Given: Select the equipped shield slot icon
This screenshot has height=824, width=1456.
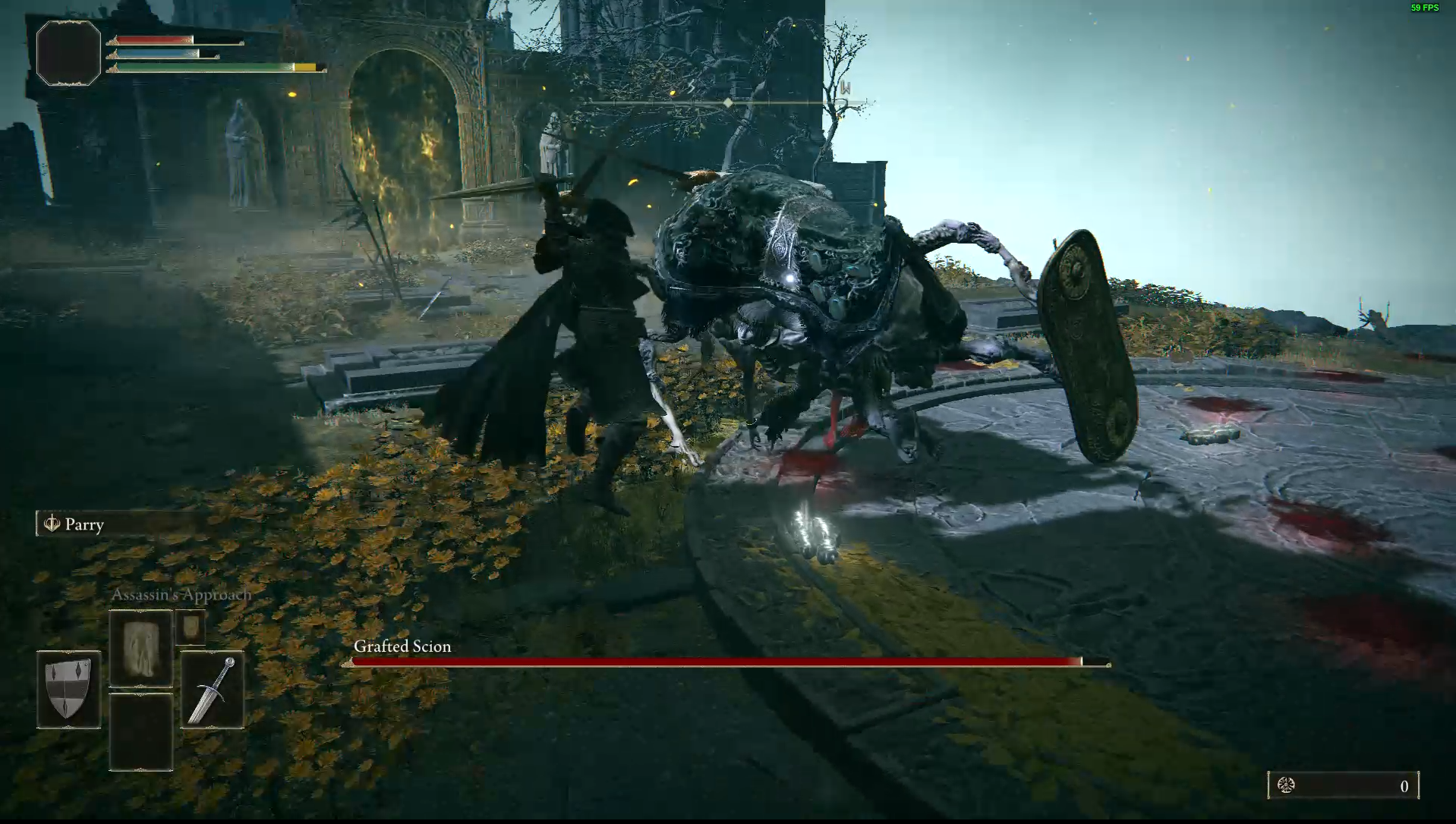Looking at the screenshot, I should tap(68, 689).
